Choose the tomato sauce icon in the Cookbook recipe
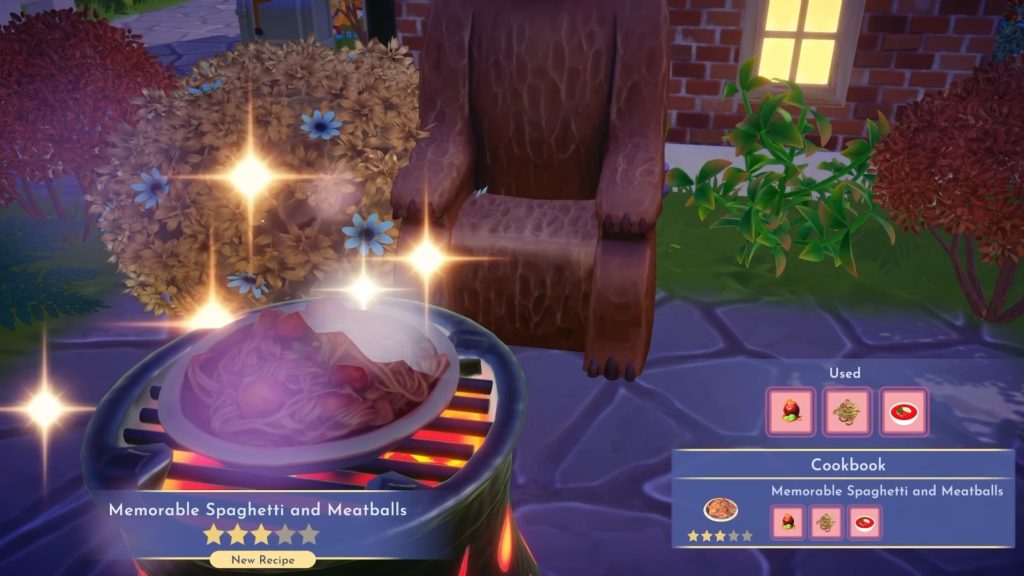Viewport: 1024px width, 576px height. [x=864, y=521]
